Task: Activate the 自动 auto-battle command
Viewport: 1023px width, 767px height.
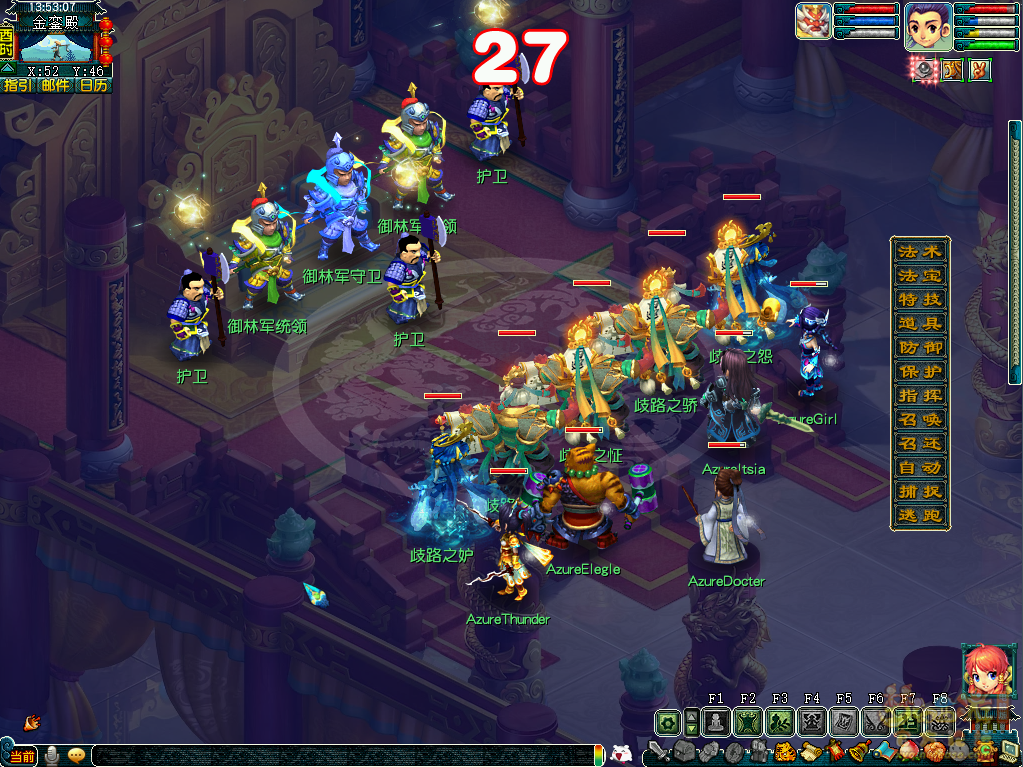Action: coord(920,468)
